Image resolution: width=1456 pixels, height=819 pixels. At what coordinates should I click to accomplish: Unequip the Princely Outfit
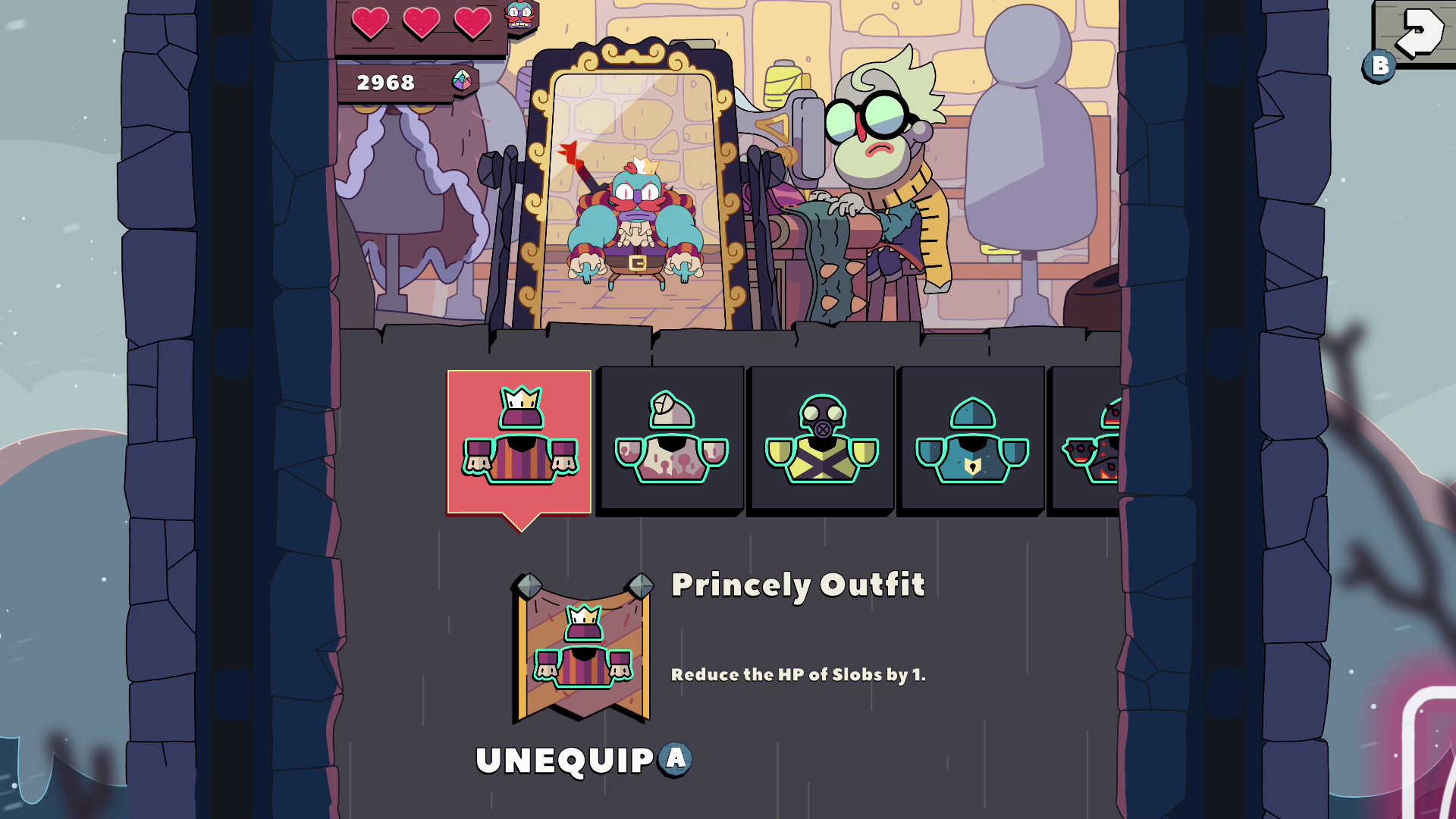pyautogui.click(x=565, y=758)
